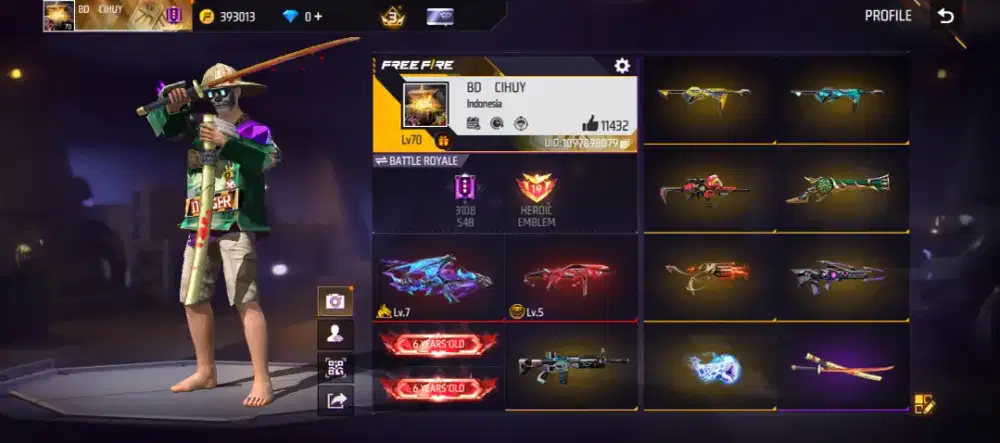Copy the player UID

point(625,144)
